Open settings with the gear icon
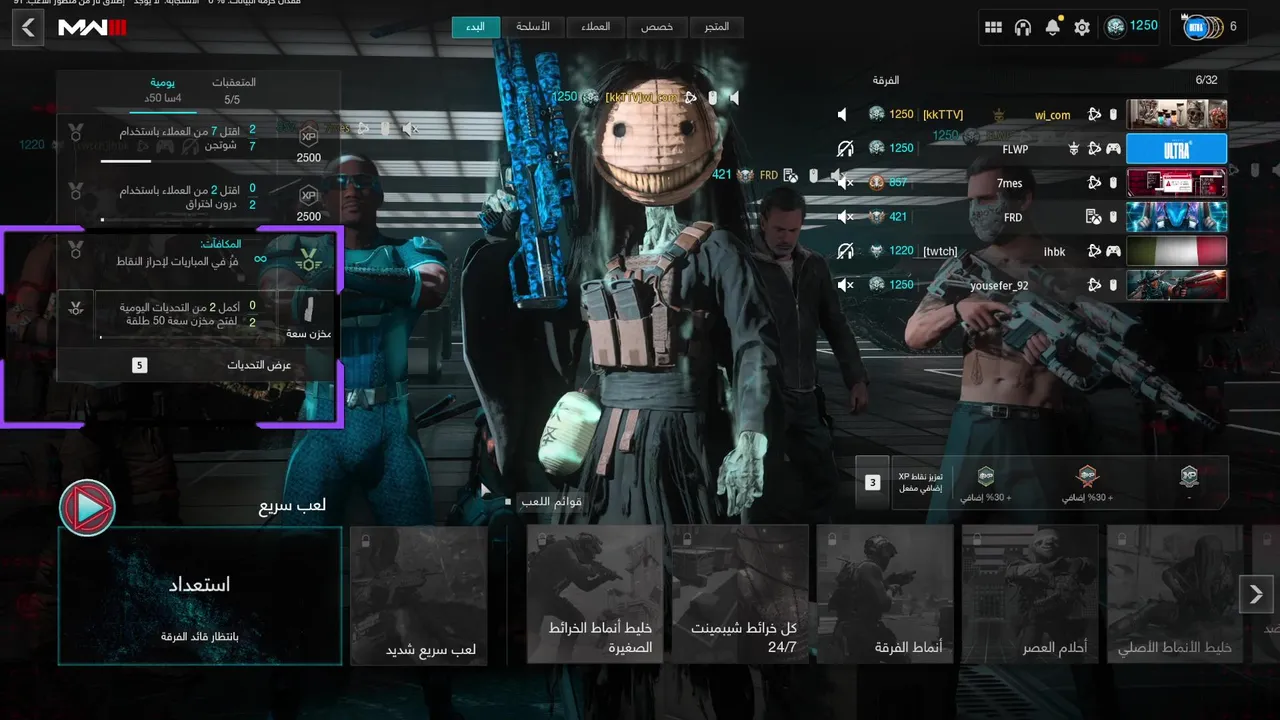The image size is (1280, 720). coord(1082,28)
